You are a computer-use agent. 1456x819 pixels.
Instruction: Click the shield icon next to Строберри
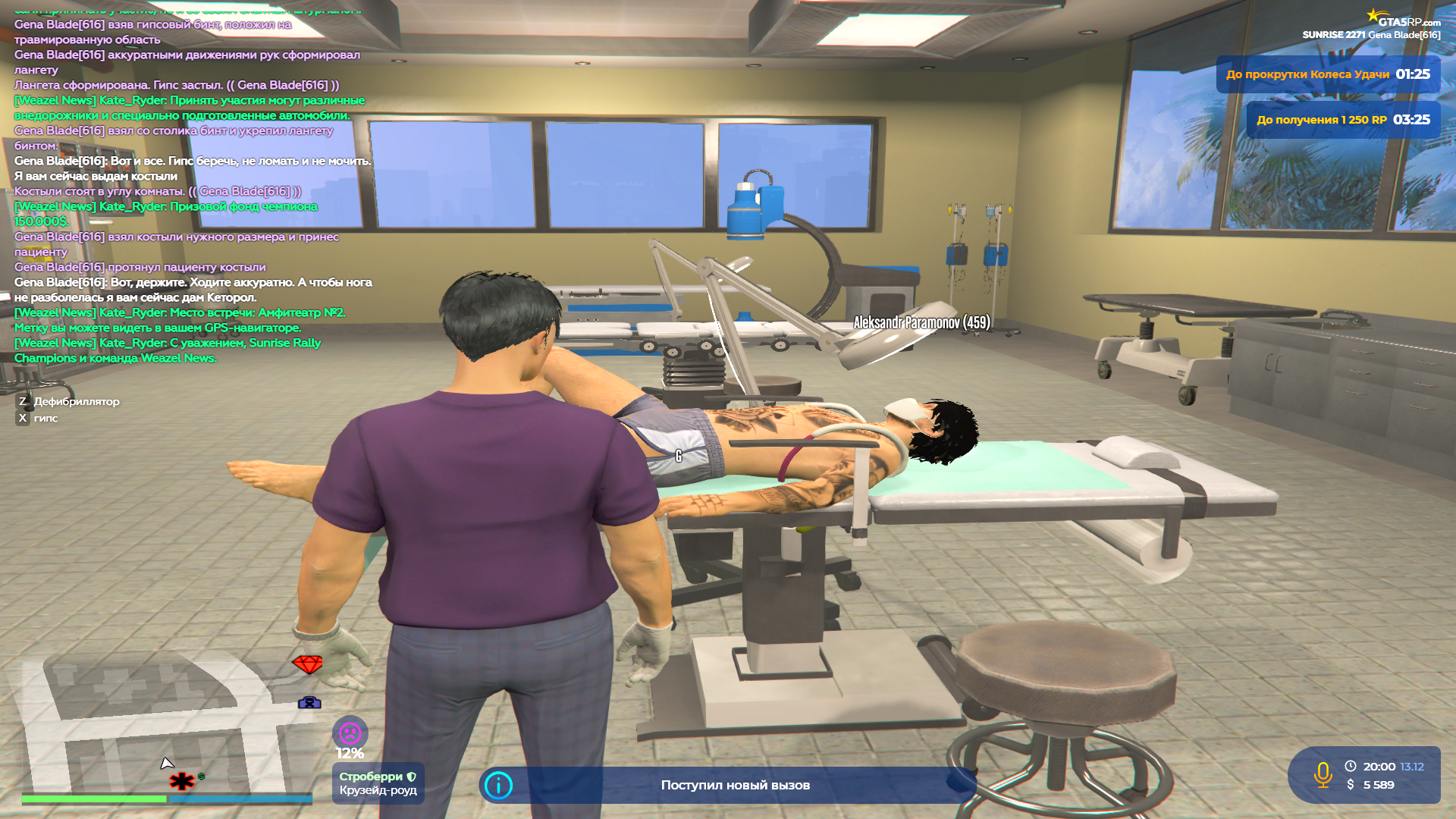pos(411,777)
